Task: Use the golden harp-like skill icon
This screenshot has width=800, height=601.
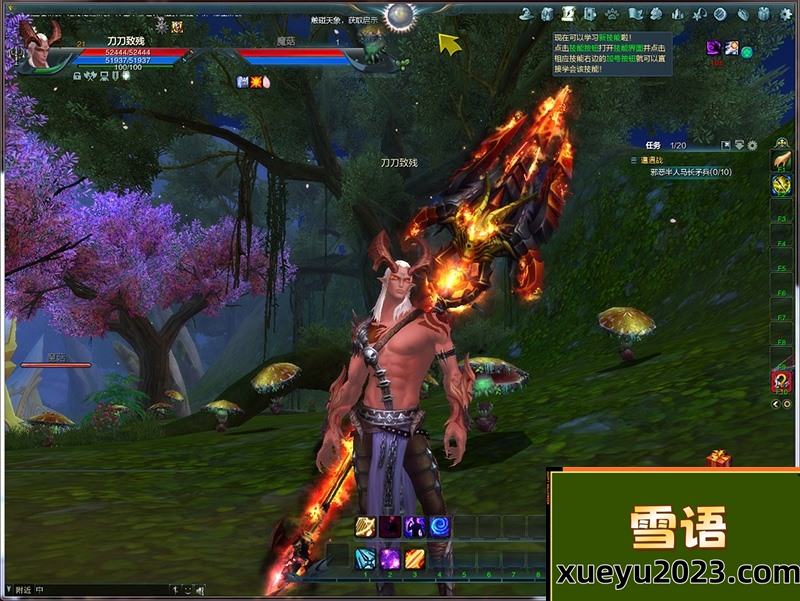Action: (364, 527)
